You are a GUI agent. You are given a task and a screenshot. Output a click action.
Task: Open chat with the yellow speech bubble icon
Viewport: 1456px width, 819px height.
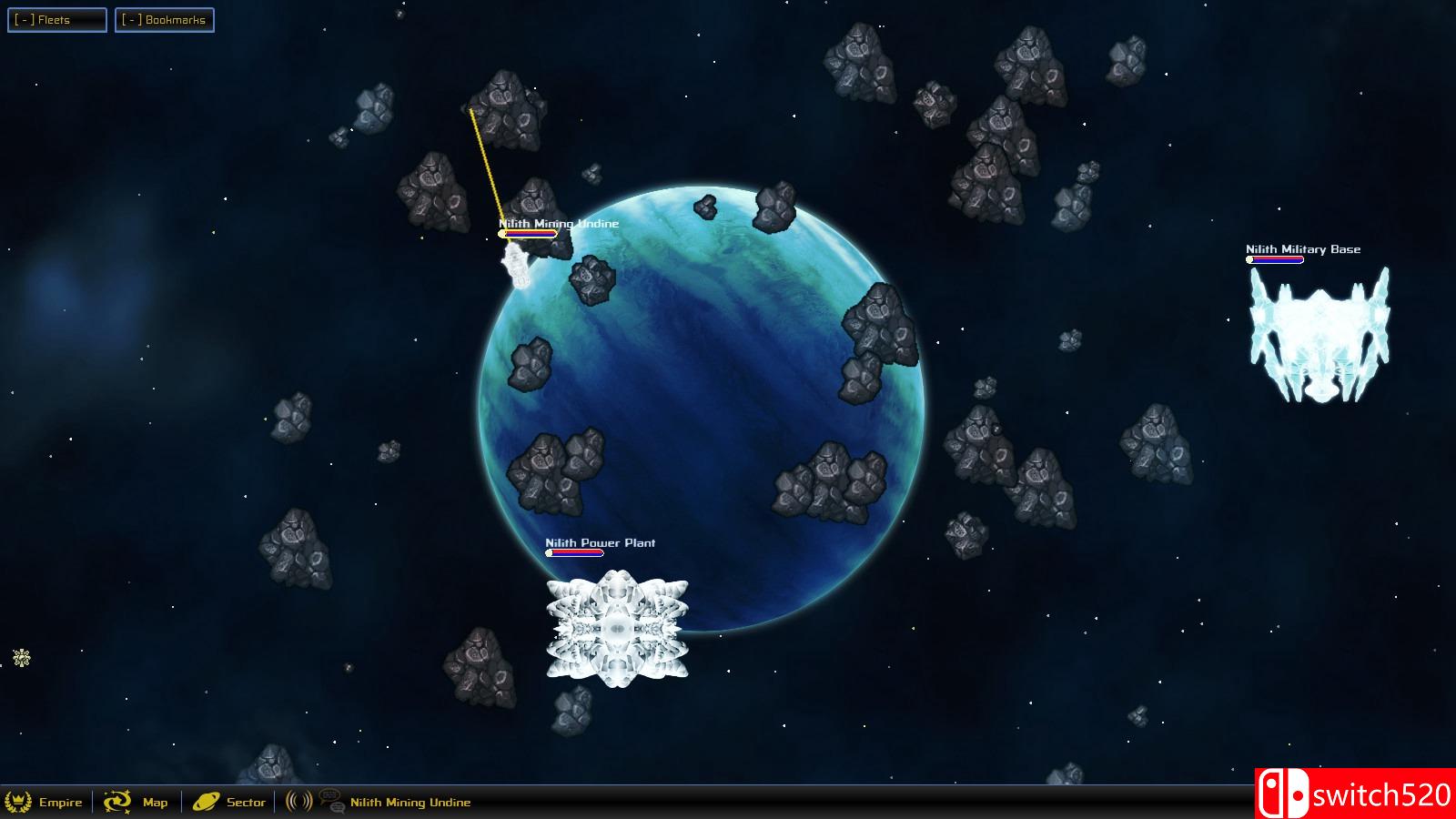tap(328, 797)
